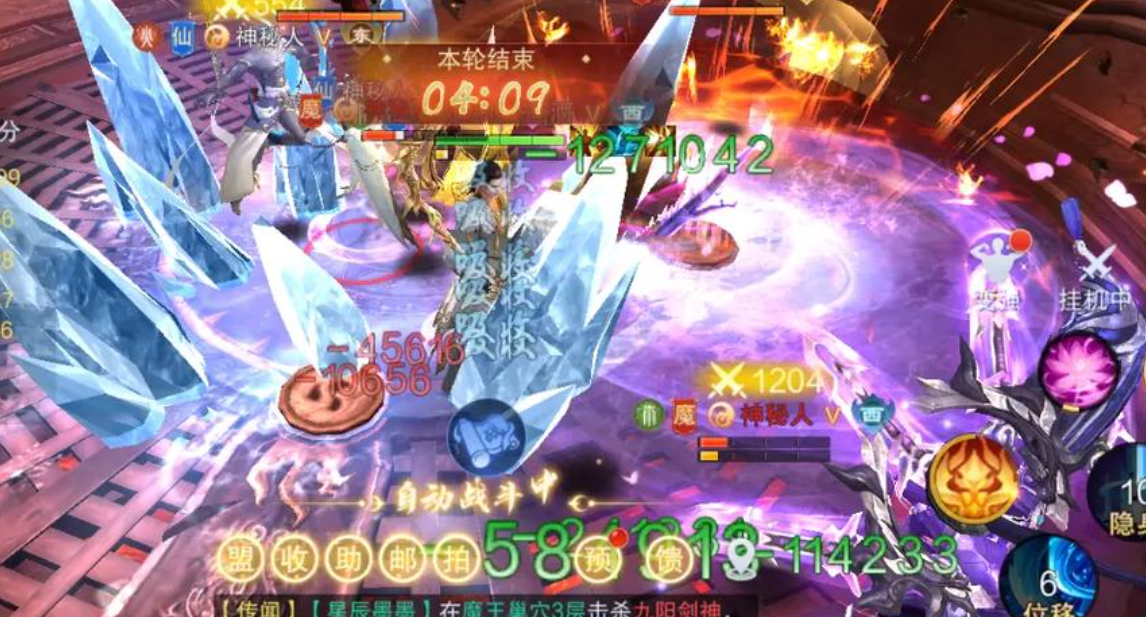Viewport: 1146px width, 617px height.
Task: Activate the pink lotus skill
Action: pyautogui.click(x=1078, y=372)
